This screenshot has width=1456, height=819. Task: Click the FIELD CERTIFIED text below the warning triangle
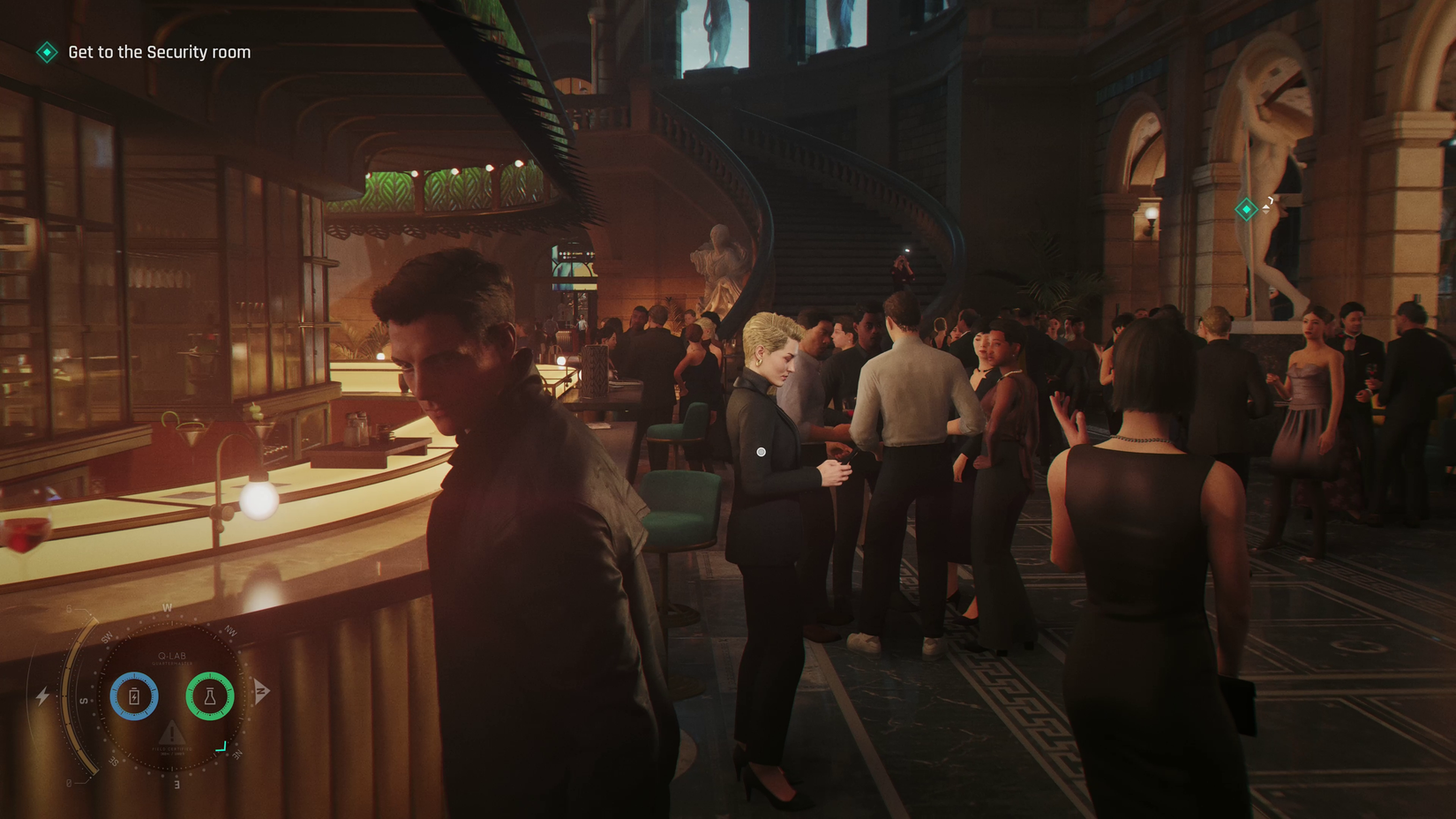pyautogui.click(x=172, y=748)
